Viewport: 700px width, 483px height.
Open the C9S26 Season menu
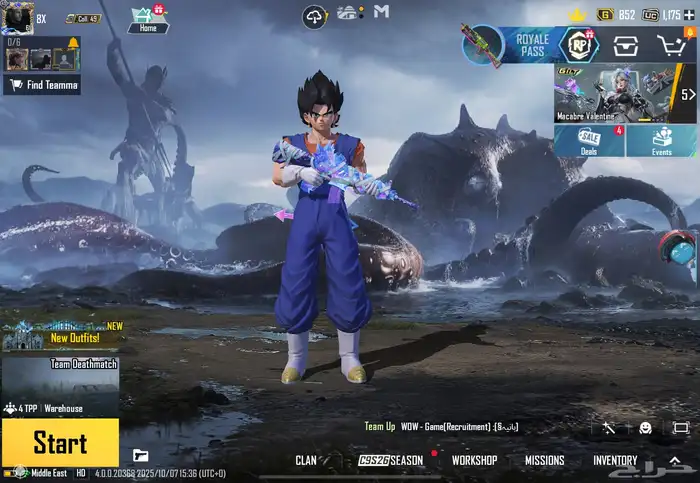click(391, 461)
